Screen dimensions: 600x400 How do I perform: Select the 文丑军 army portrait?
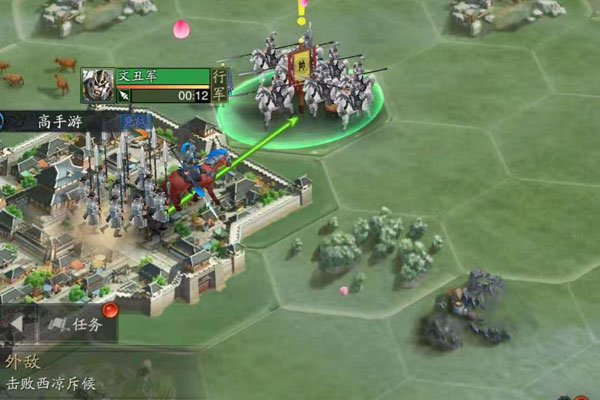[x=97, y=85]
